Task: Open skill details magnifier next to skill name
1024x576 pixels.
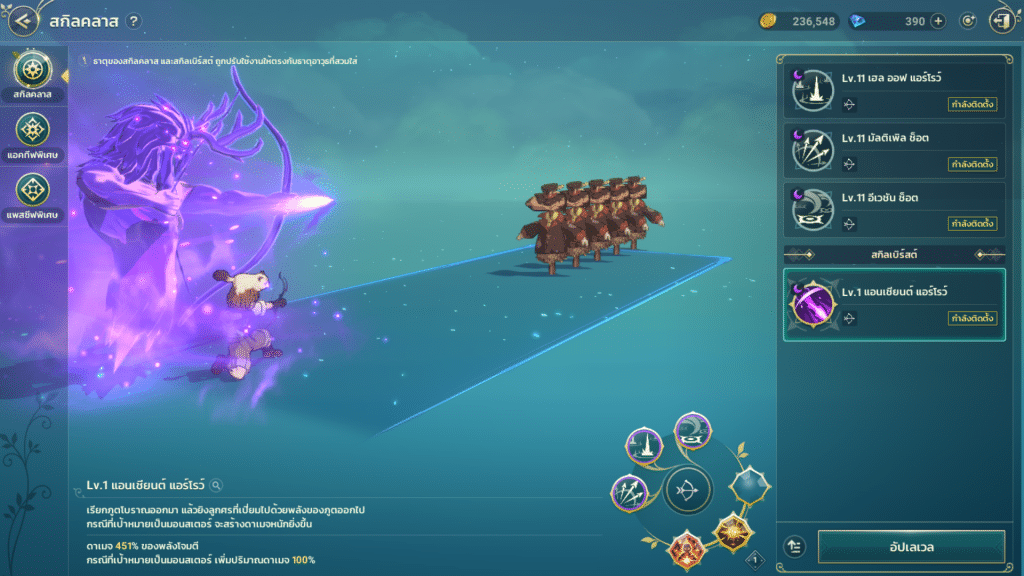Action: click(x=216, y=485)
